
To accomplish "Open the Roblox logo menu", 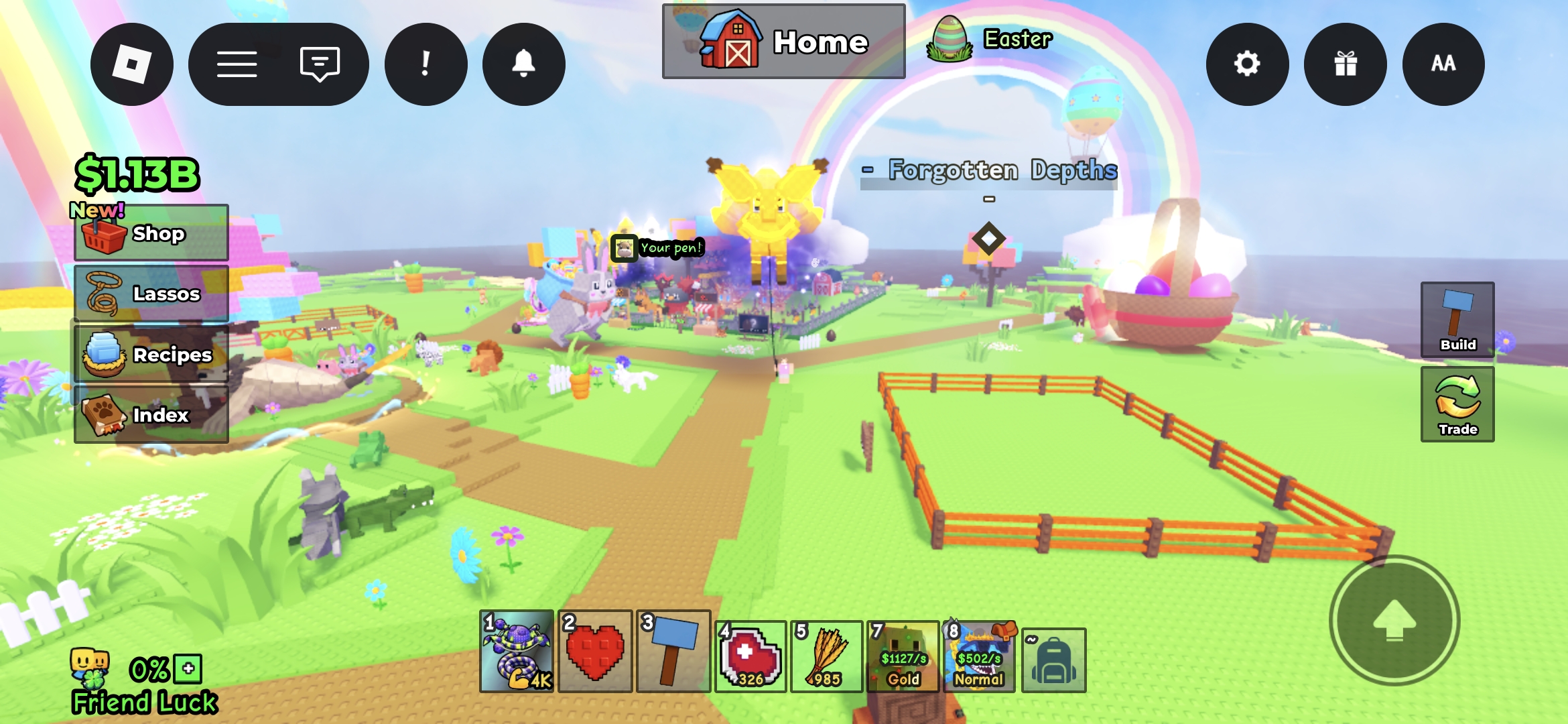I will tap(132, 64).
